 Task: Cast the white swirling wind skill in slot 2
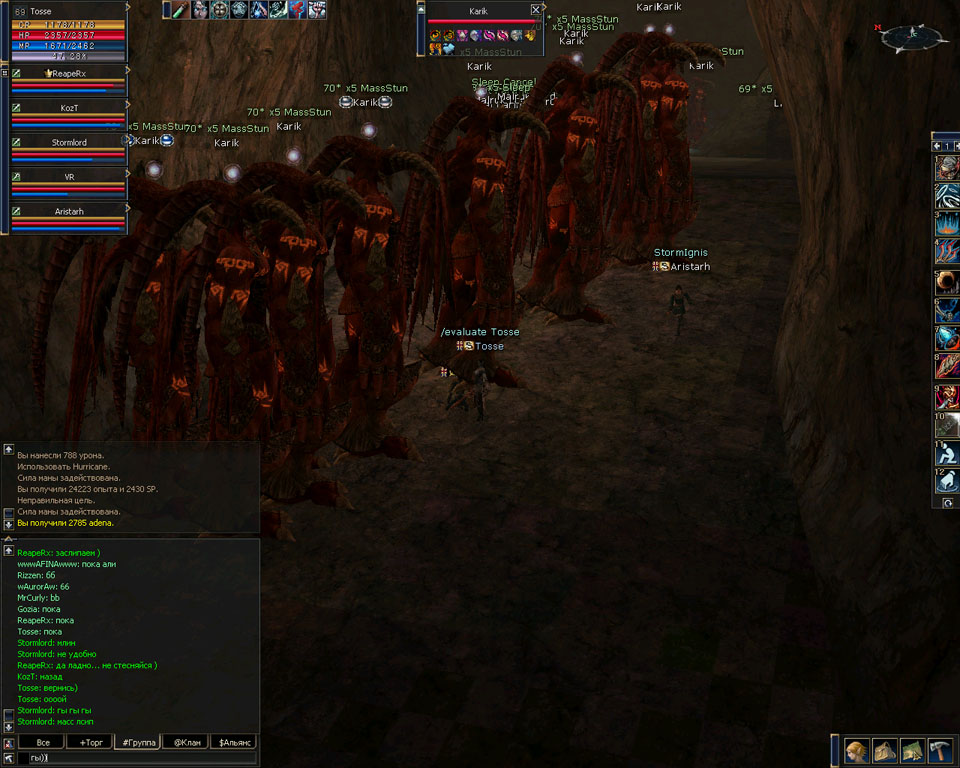[948, 194]
